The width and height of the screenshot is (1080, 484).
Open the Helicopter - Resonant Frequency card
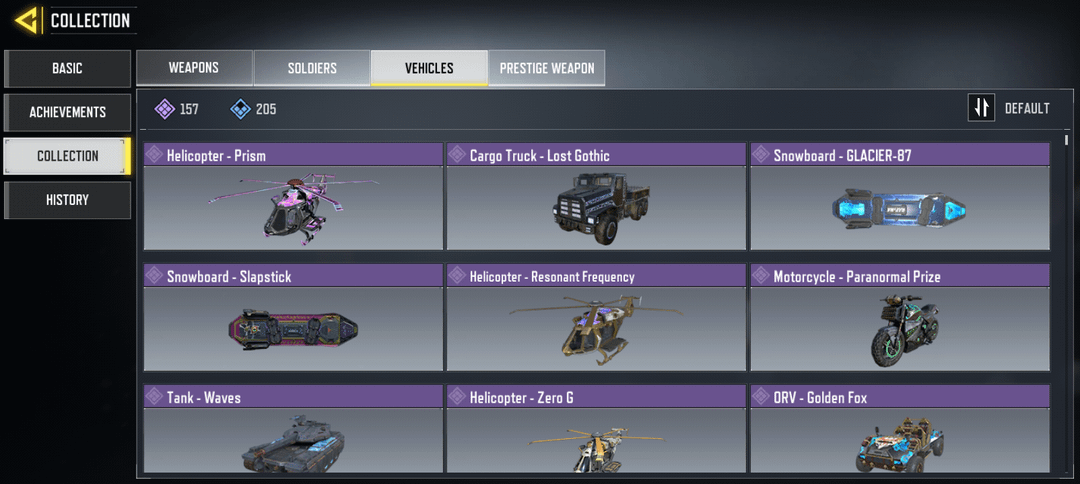596,318
